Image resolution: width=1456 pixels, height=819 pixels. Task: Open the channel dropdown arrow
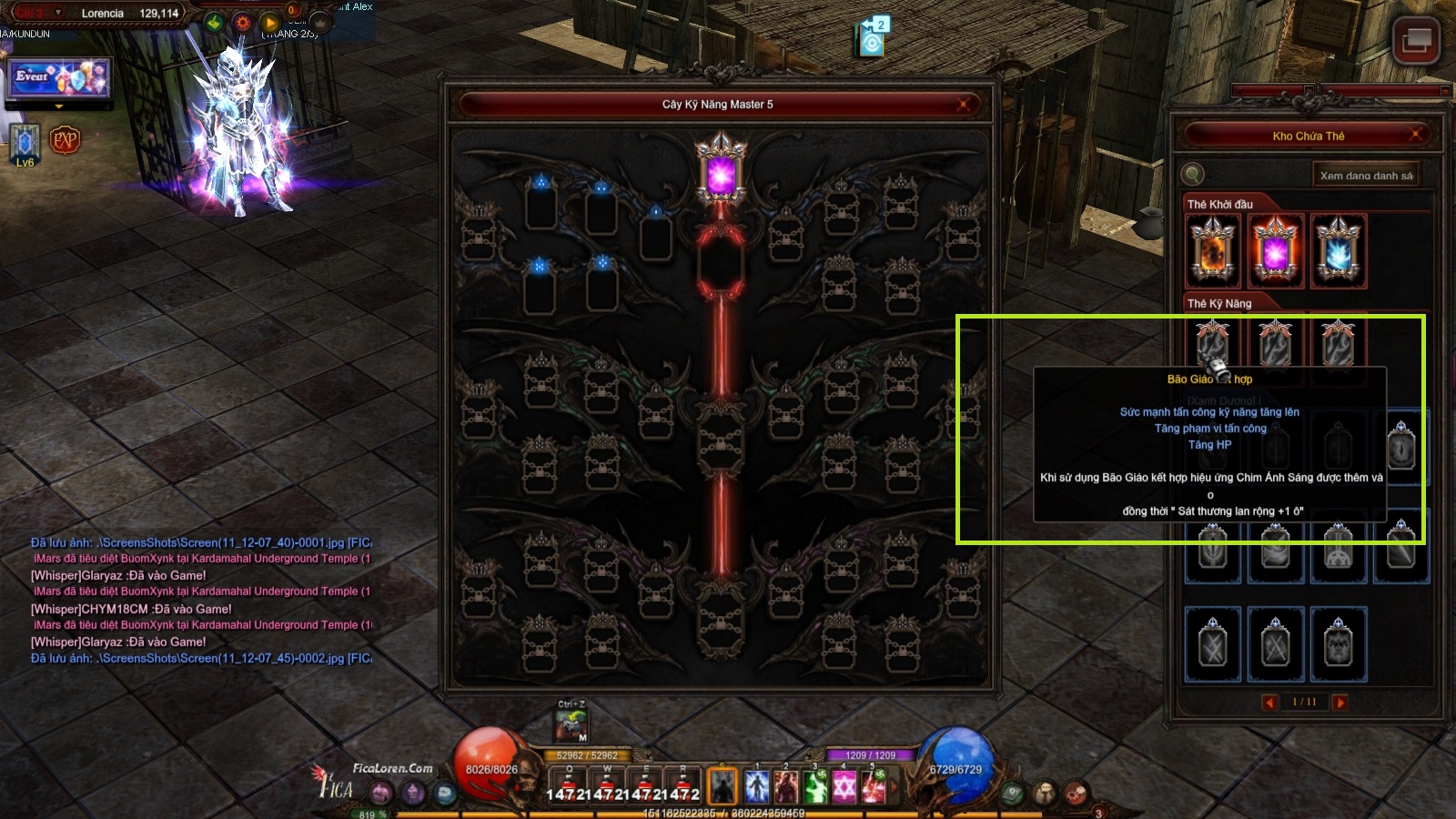[58, 13]
